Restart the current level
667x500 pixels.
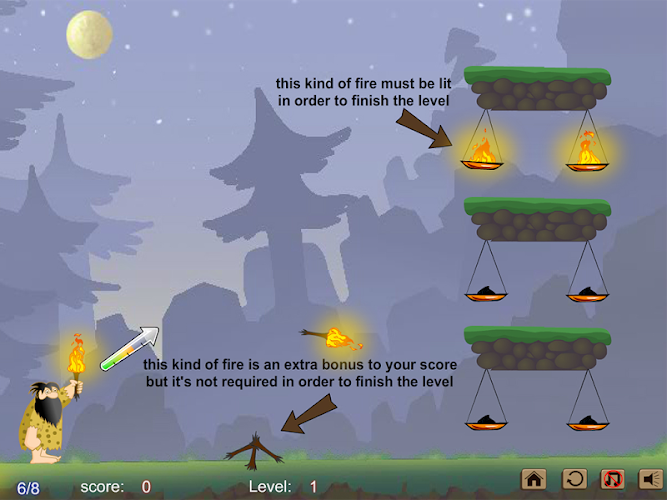[573, 479]
